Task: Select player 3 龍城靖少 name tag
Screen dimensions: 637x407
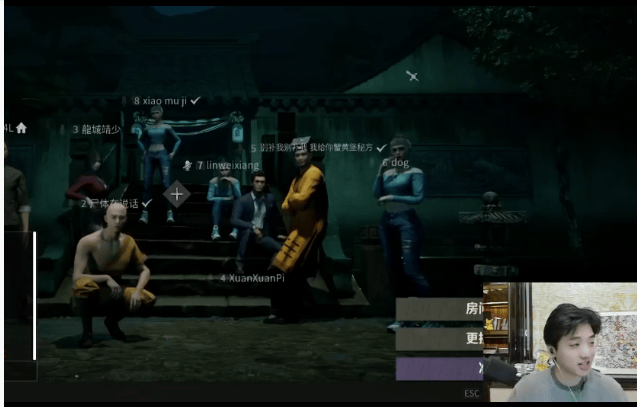Action: pos(96,130)
